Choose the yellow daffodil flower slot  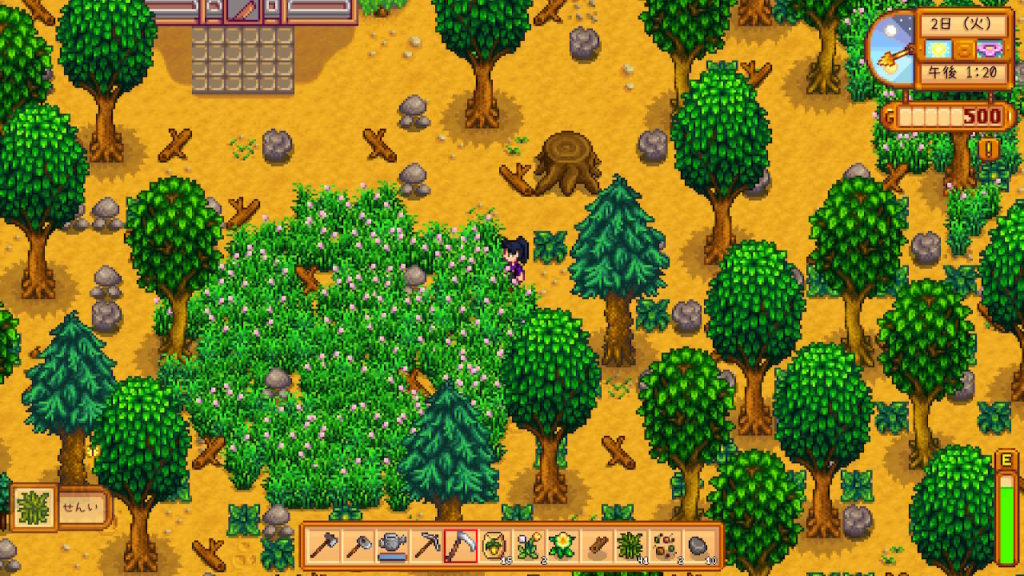tap(562, 547)
